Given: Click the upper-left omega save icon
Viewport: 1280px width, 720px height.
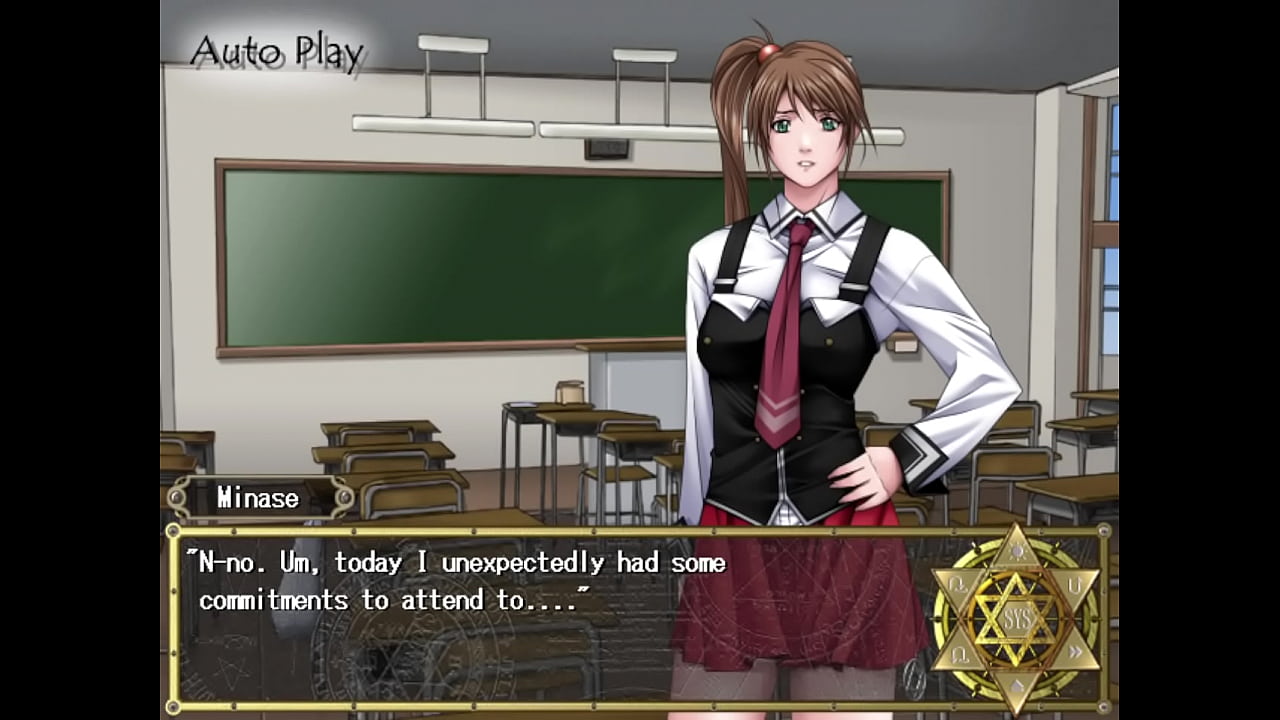Looking at the screenshot, I should 958,586.
